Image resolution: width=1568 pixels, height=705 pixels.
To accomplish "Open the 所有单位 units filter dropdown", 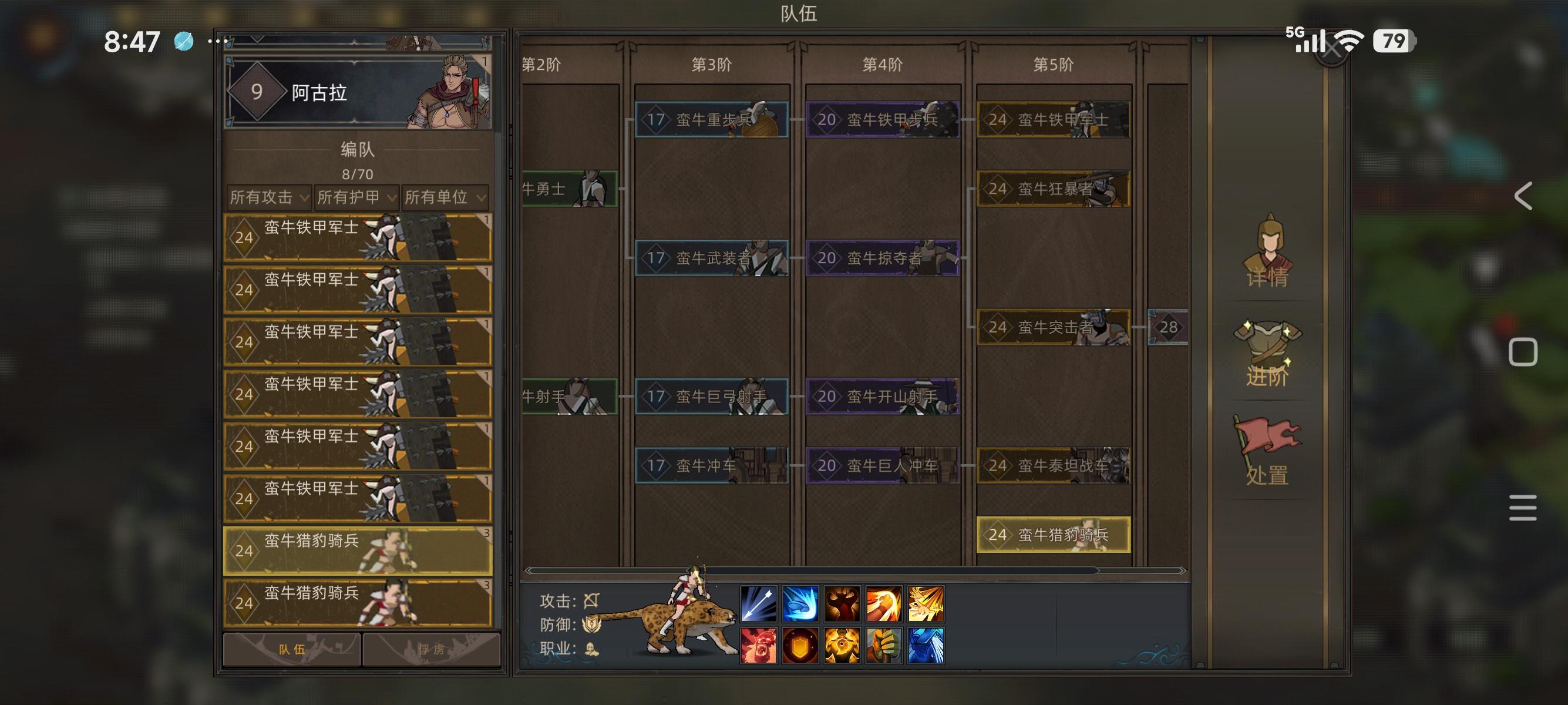I will point(446,198).
